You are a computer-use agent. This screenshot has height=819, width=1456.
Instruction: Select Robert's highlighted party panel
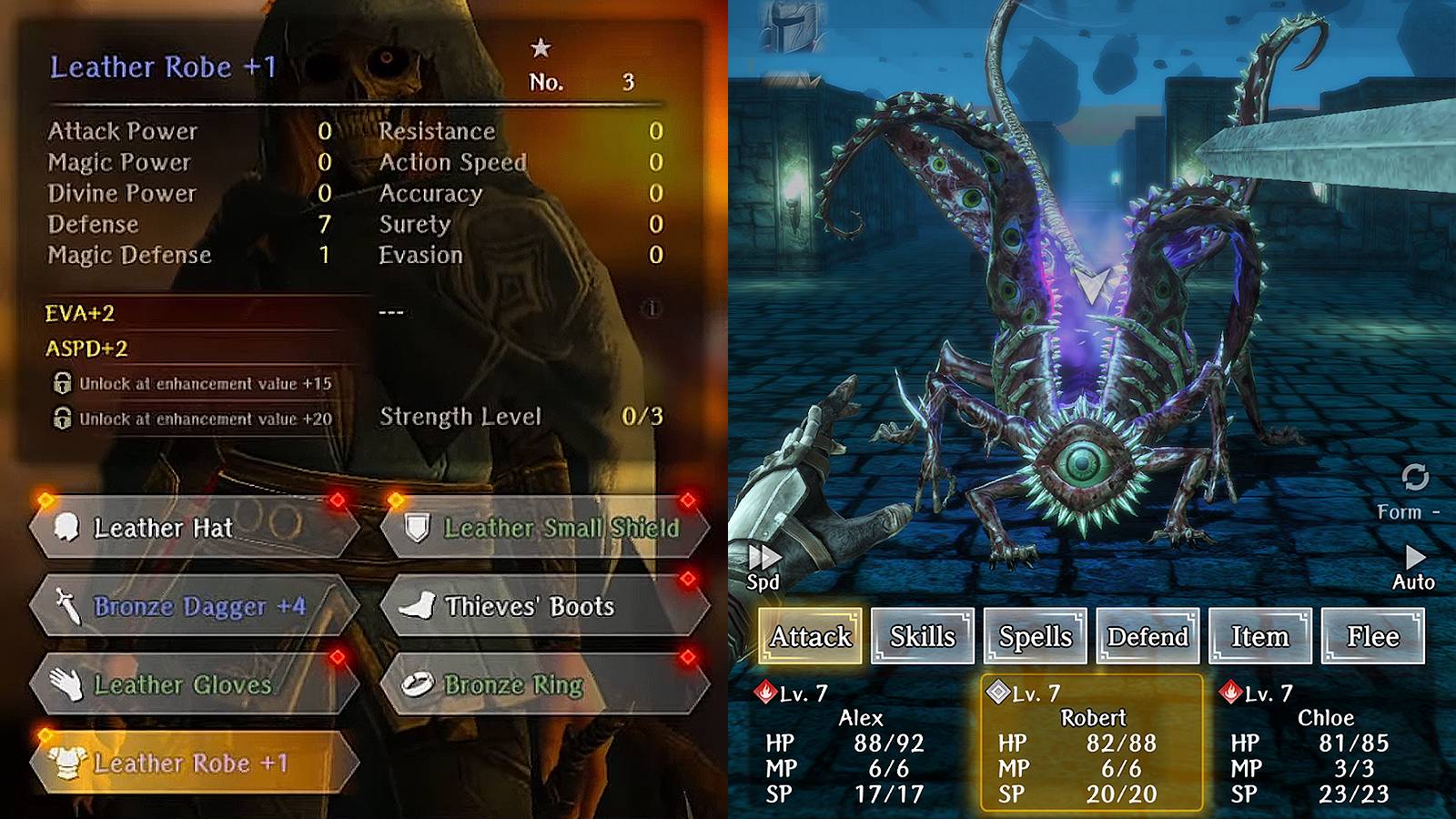pyautogui.click(x=1091, y=743)
